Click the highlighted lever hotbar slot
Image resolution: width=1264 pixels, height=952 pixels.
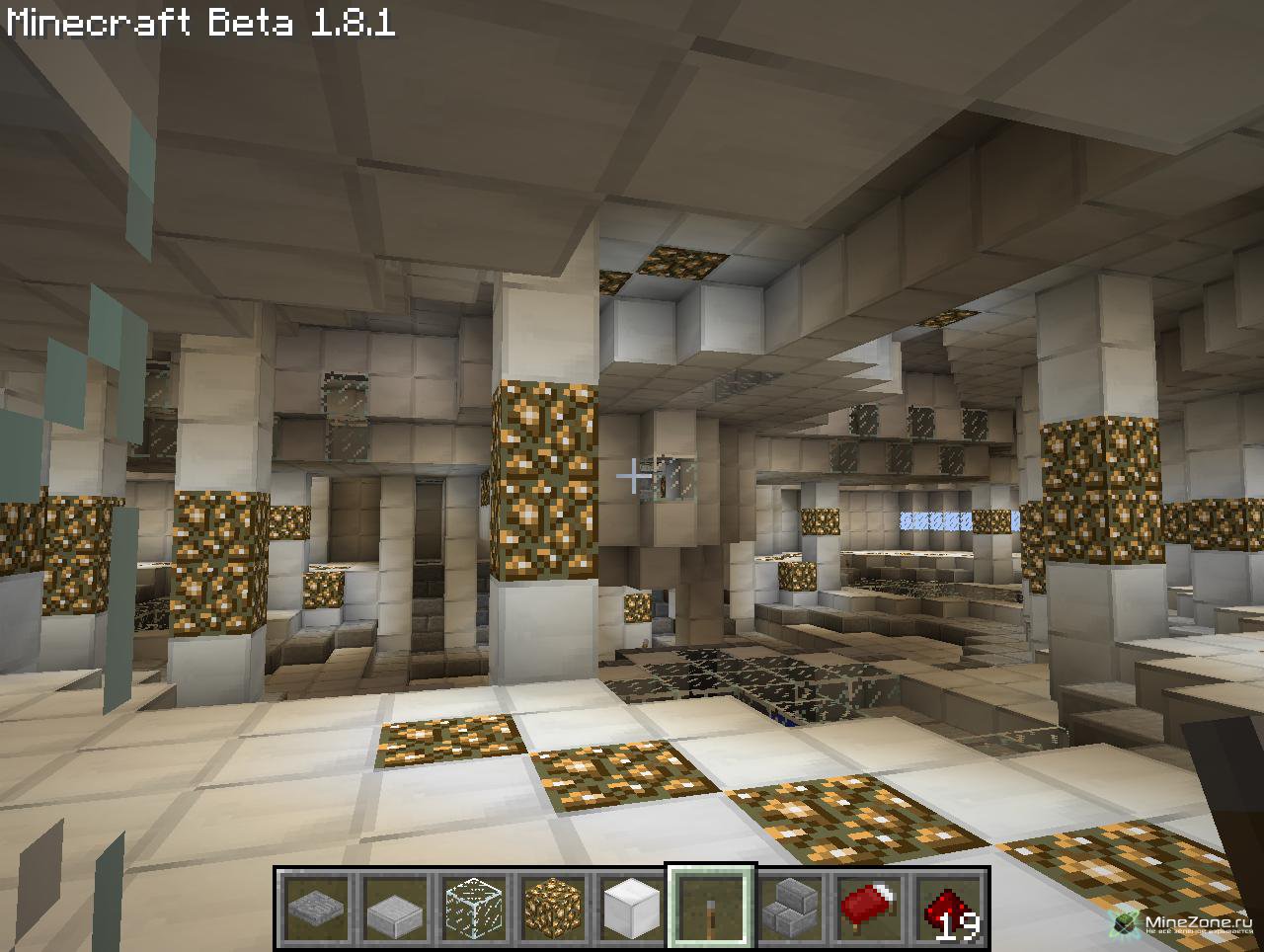[711, 907]
